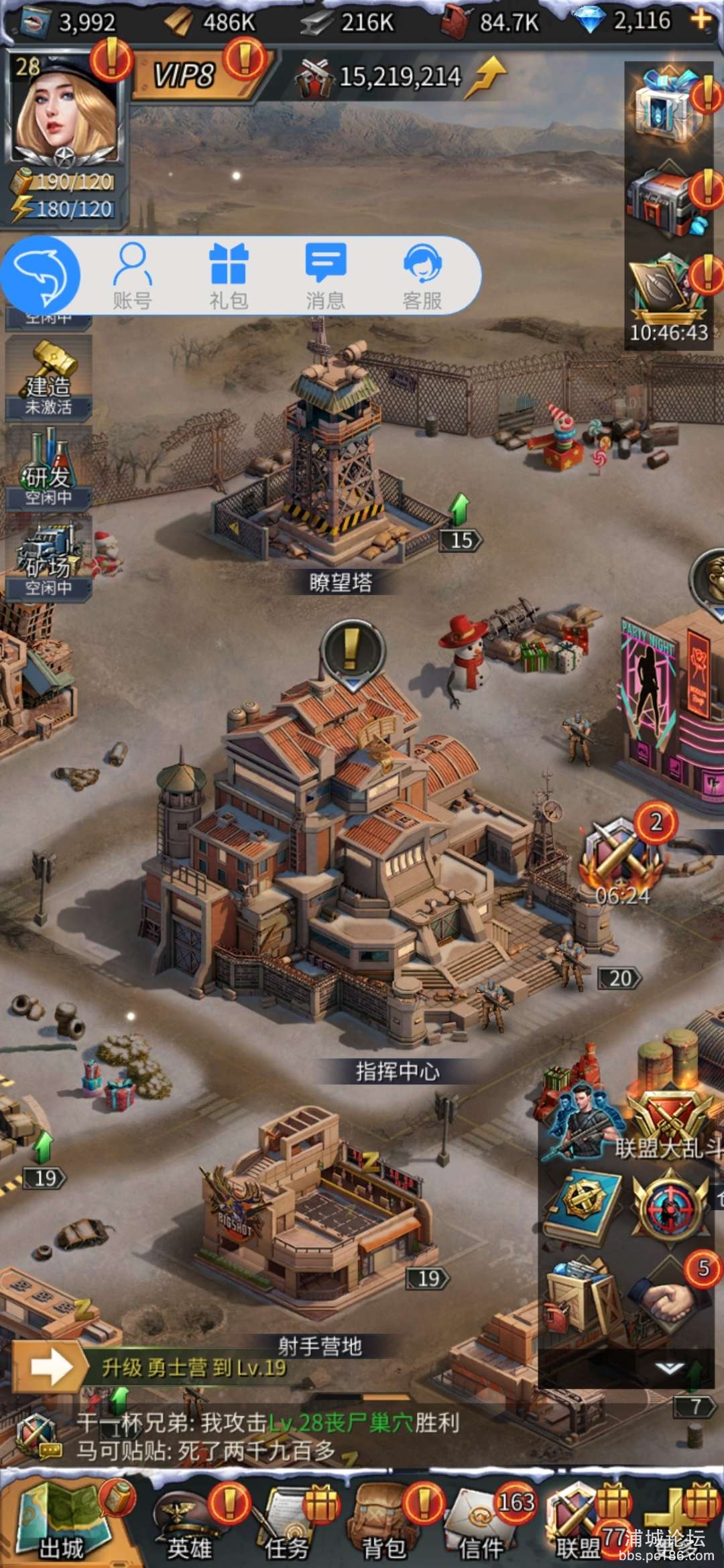Open the 联盟 alliance menu

tap(578, 1522)
